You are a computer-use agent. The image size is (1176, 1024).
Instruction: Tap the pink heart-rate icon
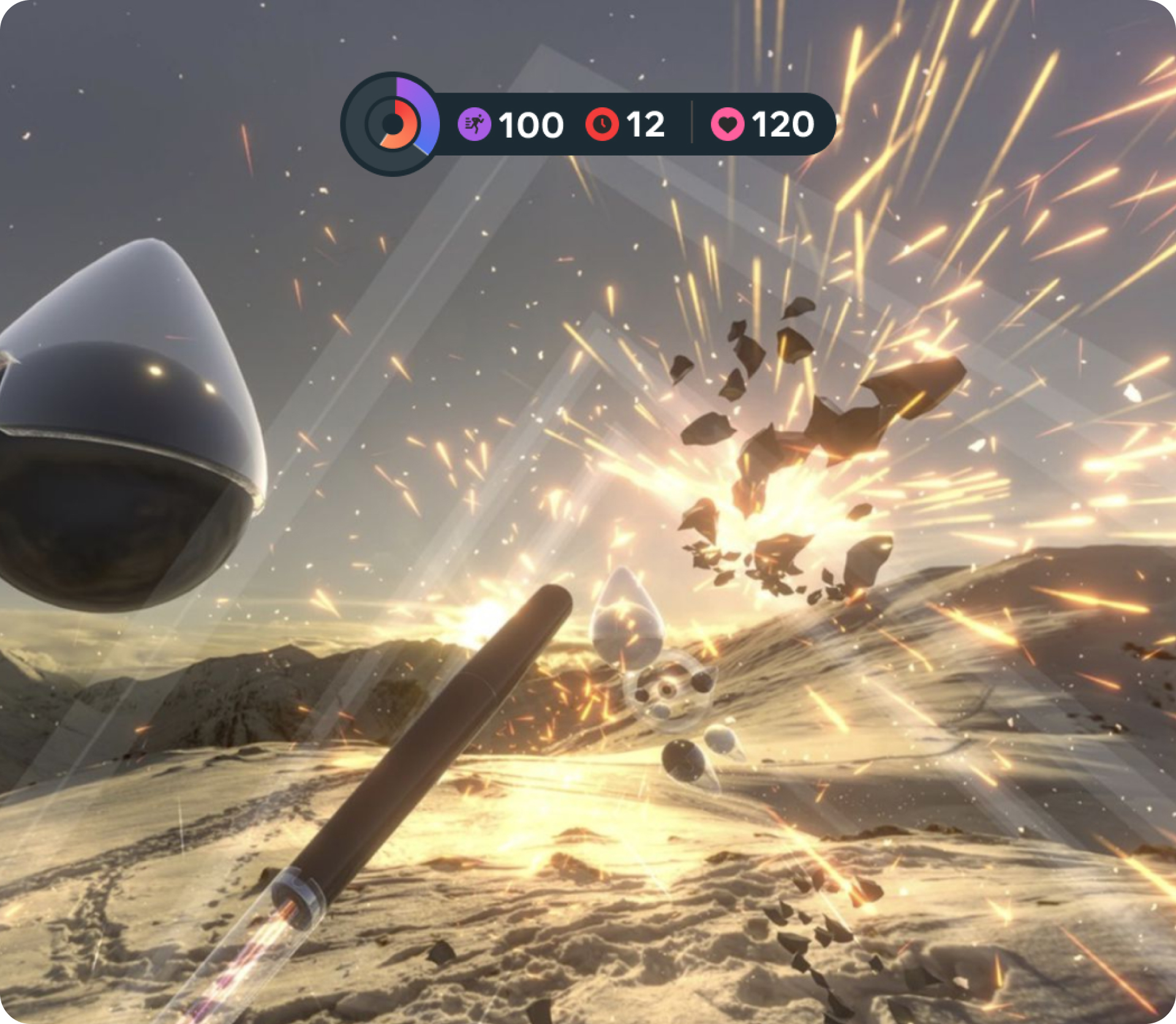coord(728,124)
